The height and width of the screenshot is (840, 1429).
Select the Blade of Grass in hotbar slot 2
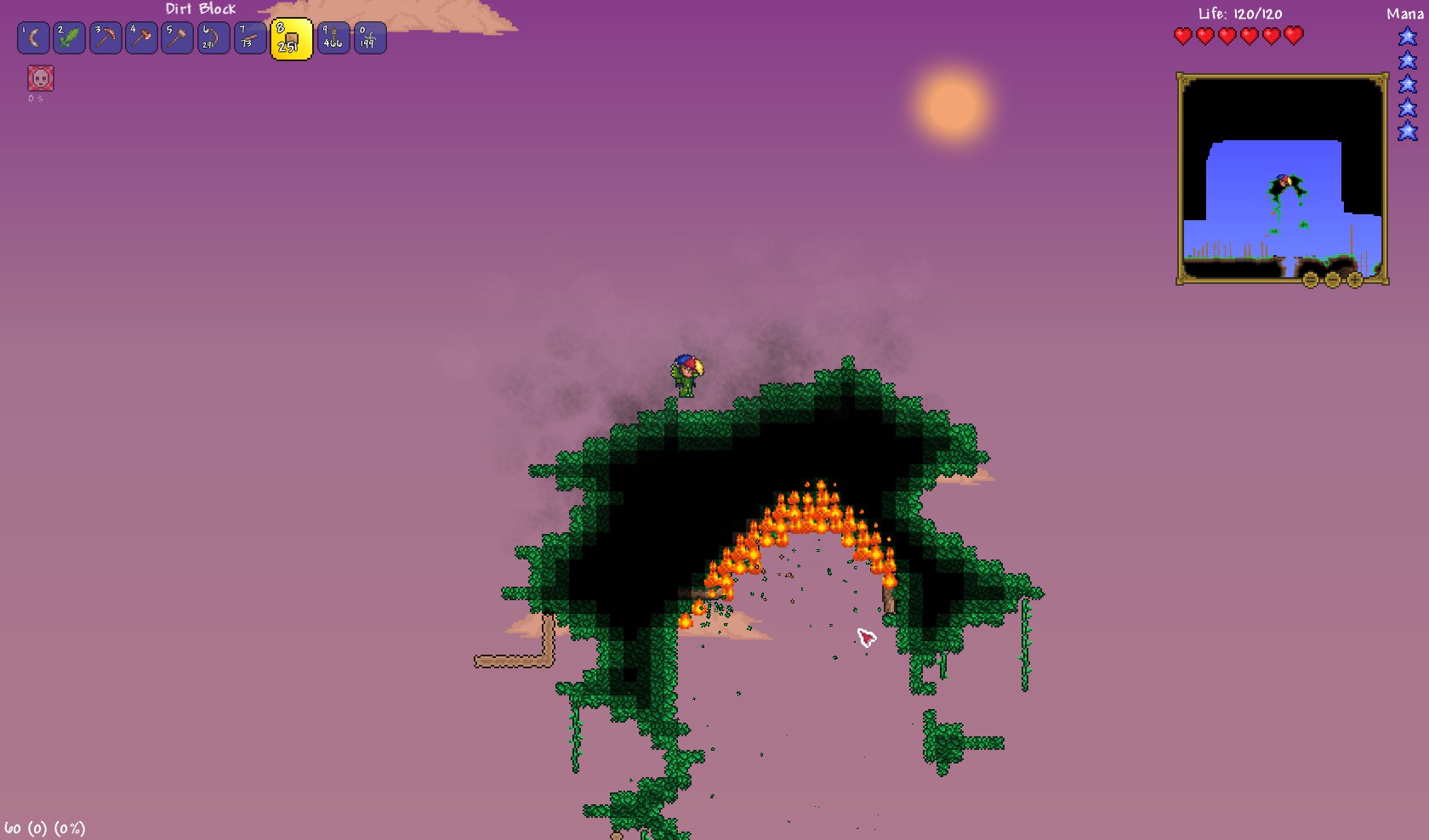(x=69, y=37)
